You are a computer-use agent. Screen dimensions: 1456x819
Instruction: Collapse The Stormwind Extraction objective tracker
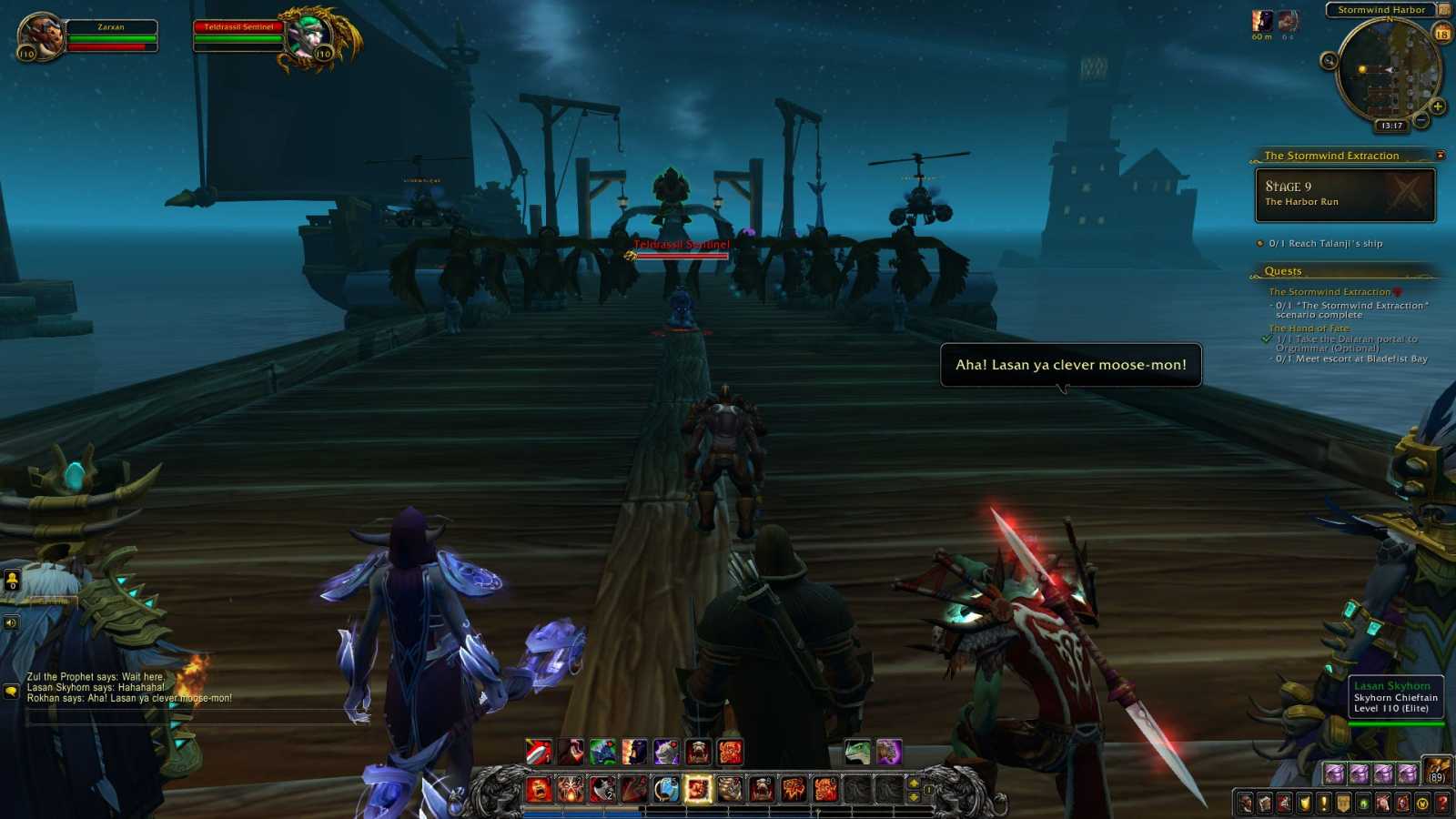tap(1441, 155)
